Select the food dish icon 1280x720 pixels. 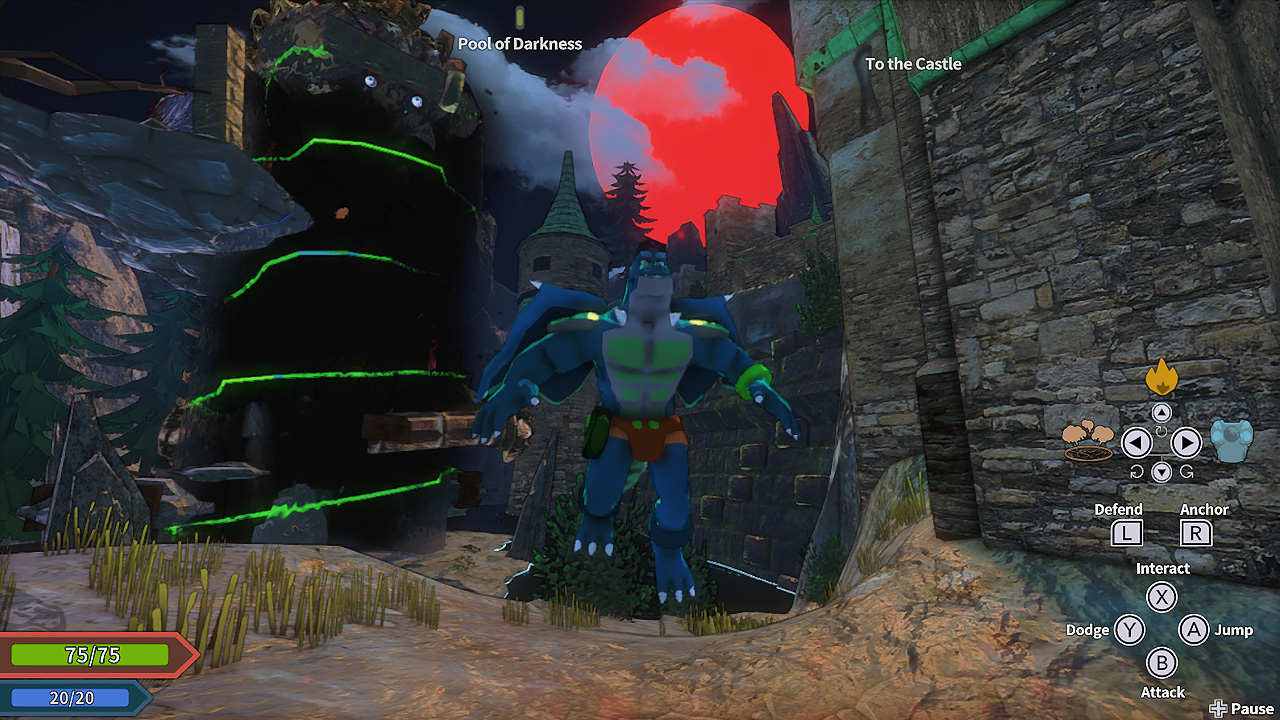pyautogui.click(x=1090, y=440)
